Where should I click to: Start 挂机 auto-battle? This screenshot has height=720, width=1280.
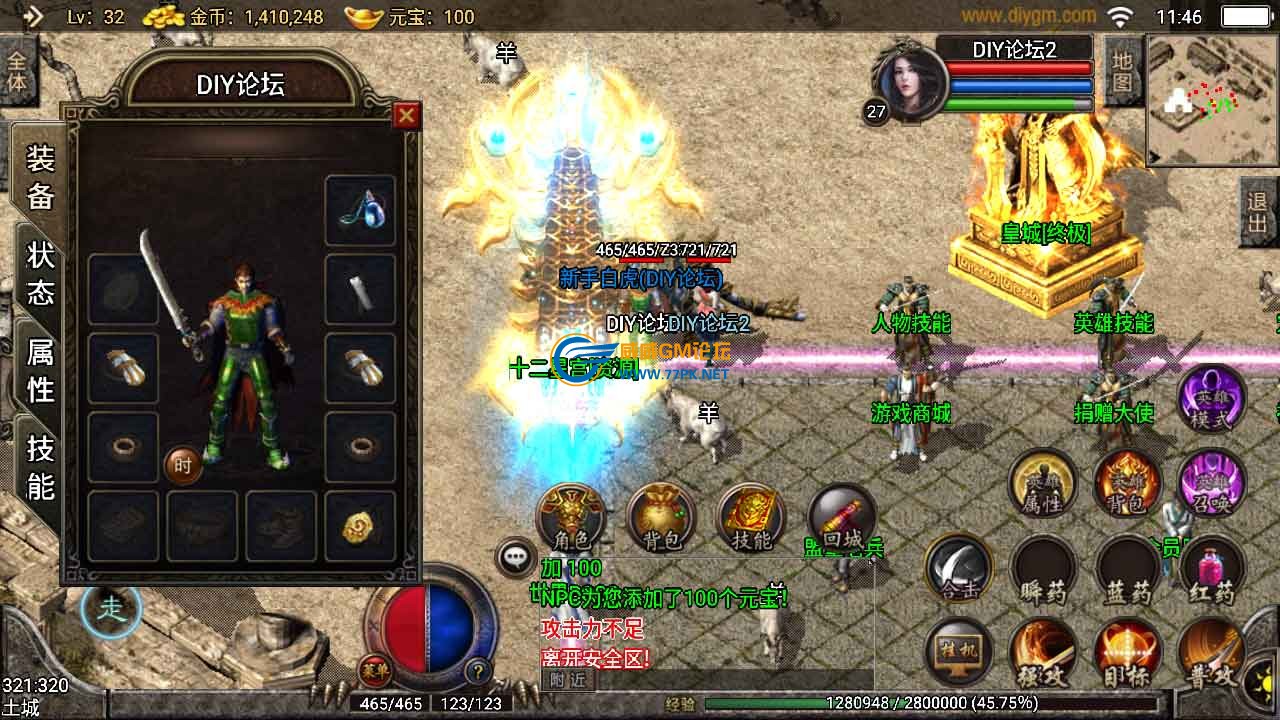tap(958, 654)
